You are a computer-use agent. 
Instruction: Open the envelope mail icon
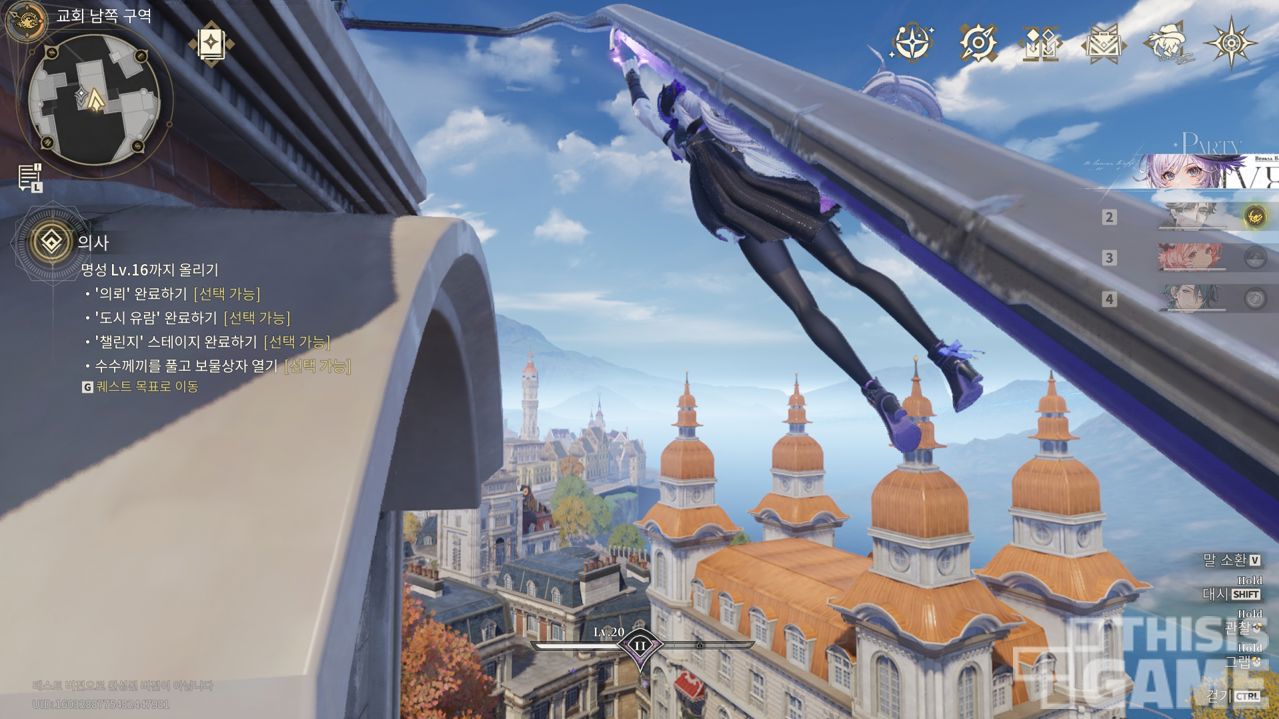[1103, 43]
